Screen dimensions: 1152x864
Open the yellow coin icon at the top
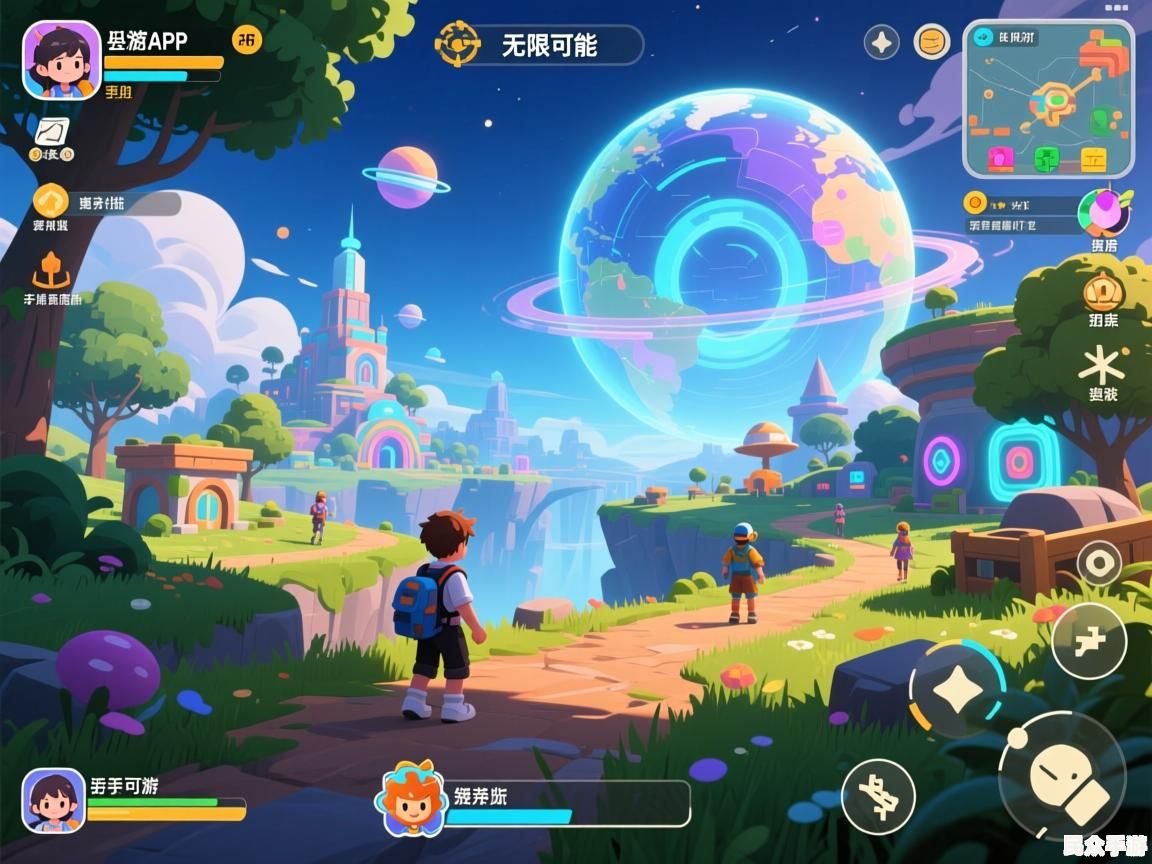coord(932,42)
